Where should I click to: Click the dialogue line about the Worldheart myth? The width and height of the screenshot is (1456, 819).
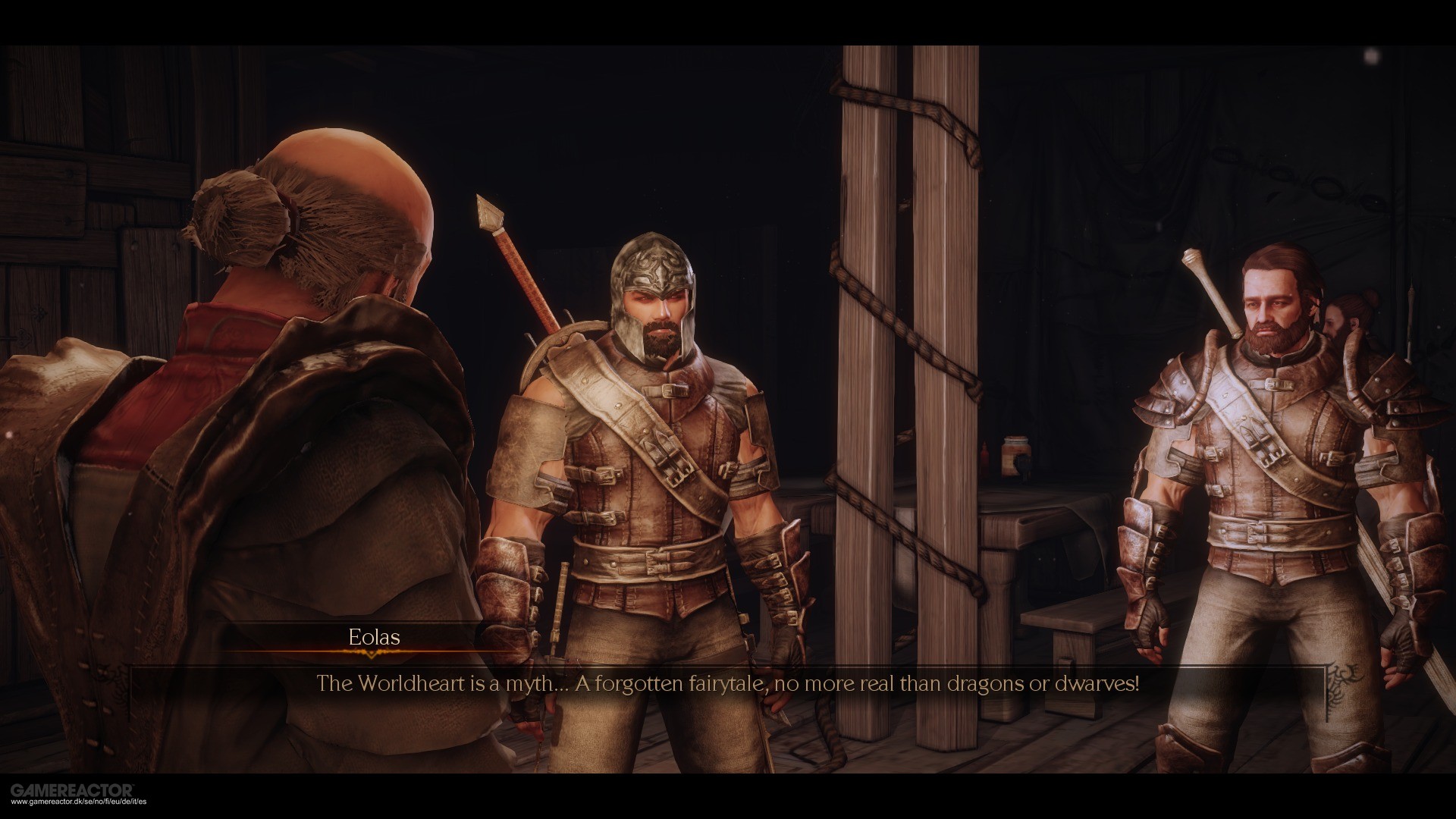tap(728, 683)
